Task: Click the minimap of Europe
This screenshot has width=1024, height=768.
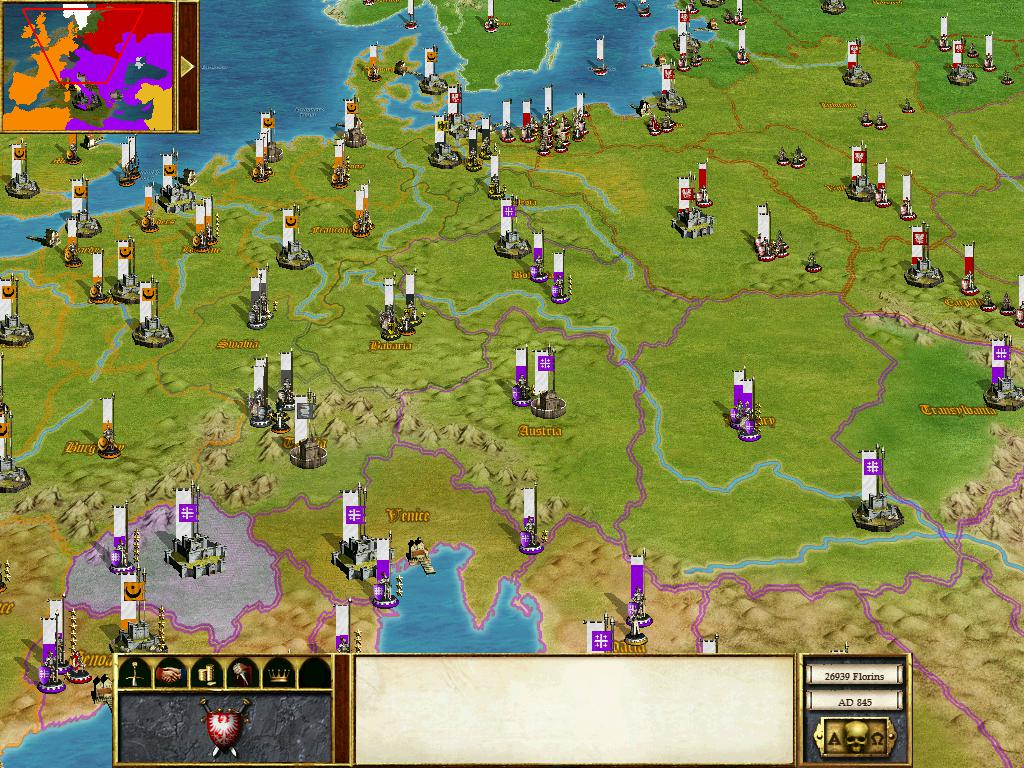Action: point(88,67)
